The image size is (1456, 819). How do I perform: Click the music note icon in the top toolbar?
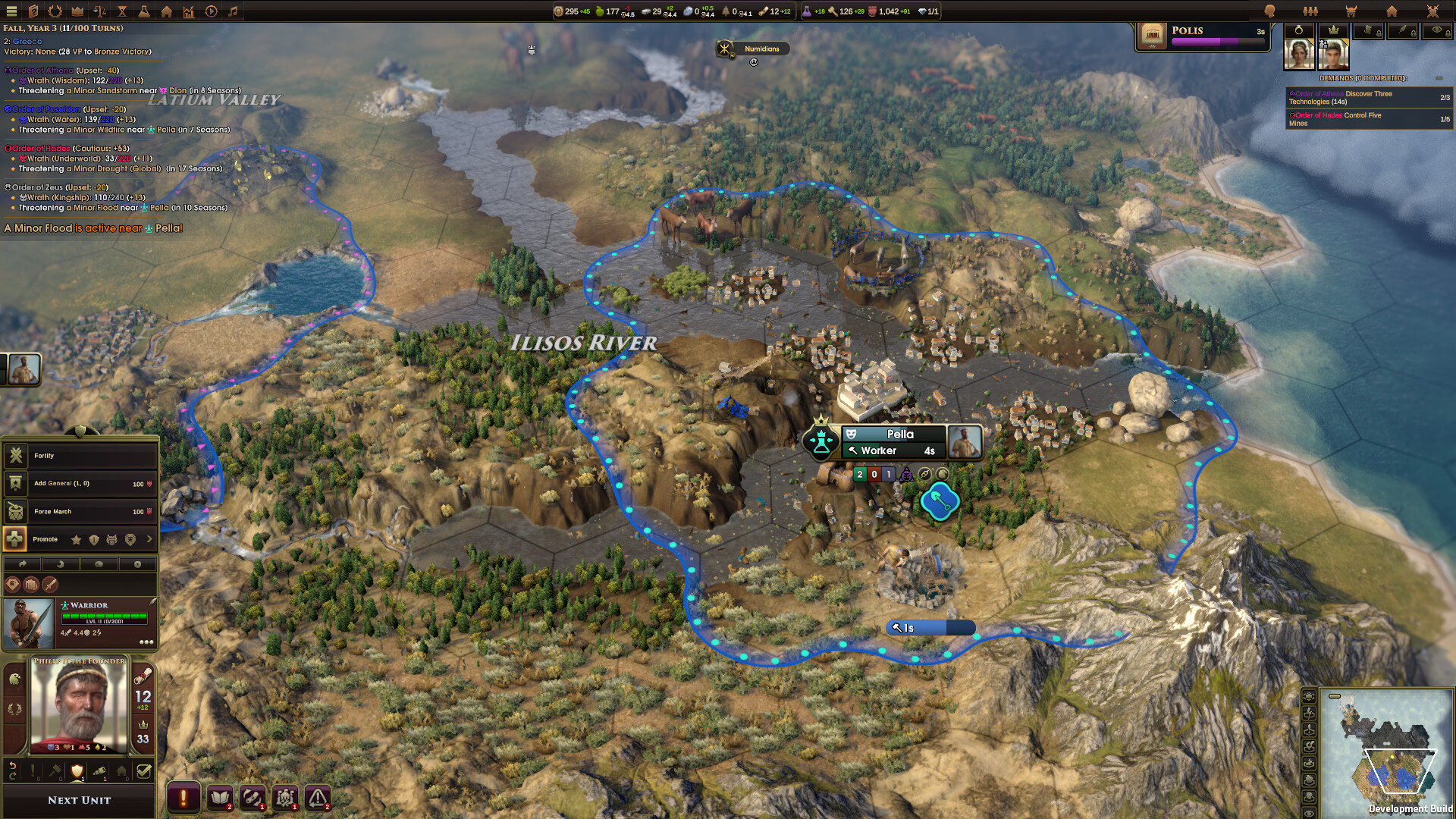pyautogui.click(x=233, y=11)
